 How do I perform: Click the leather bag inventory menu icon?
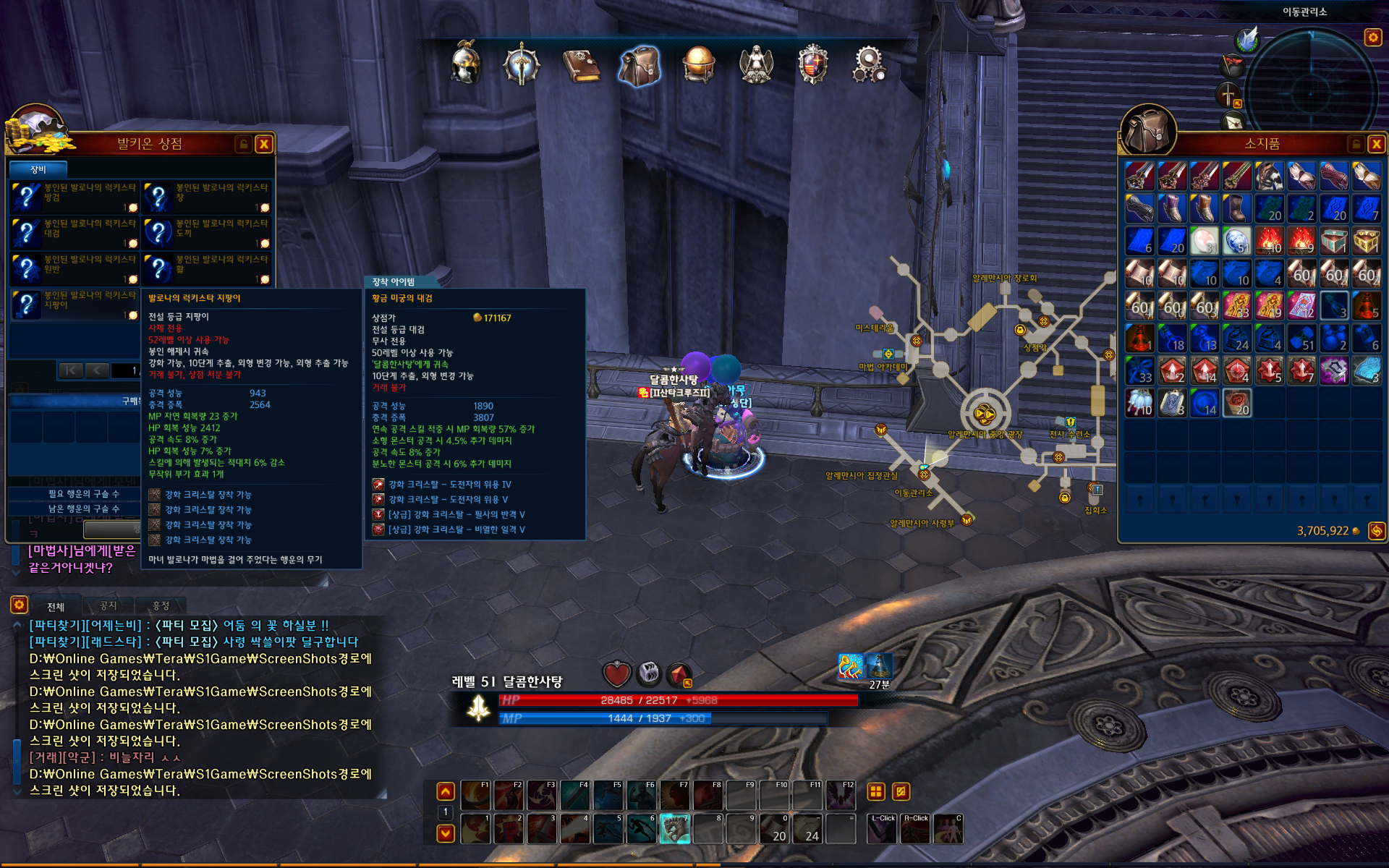(639, 65)
